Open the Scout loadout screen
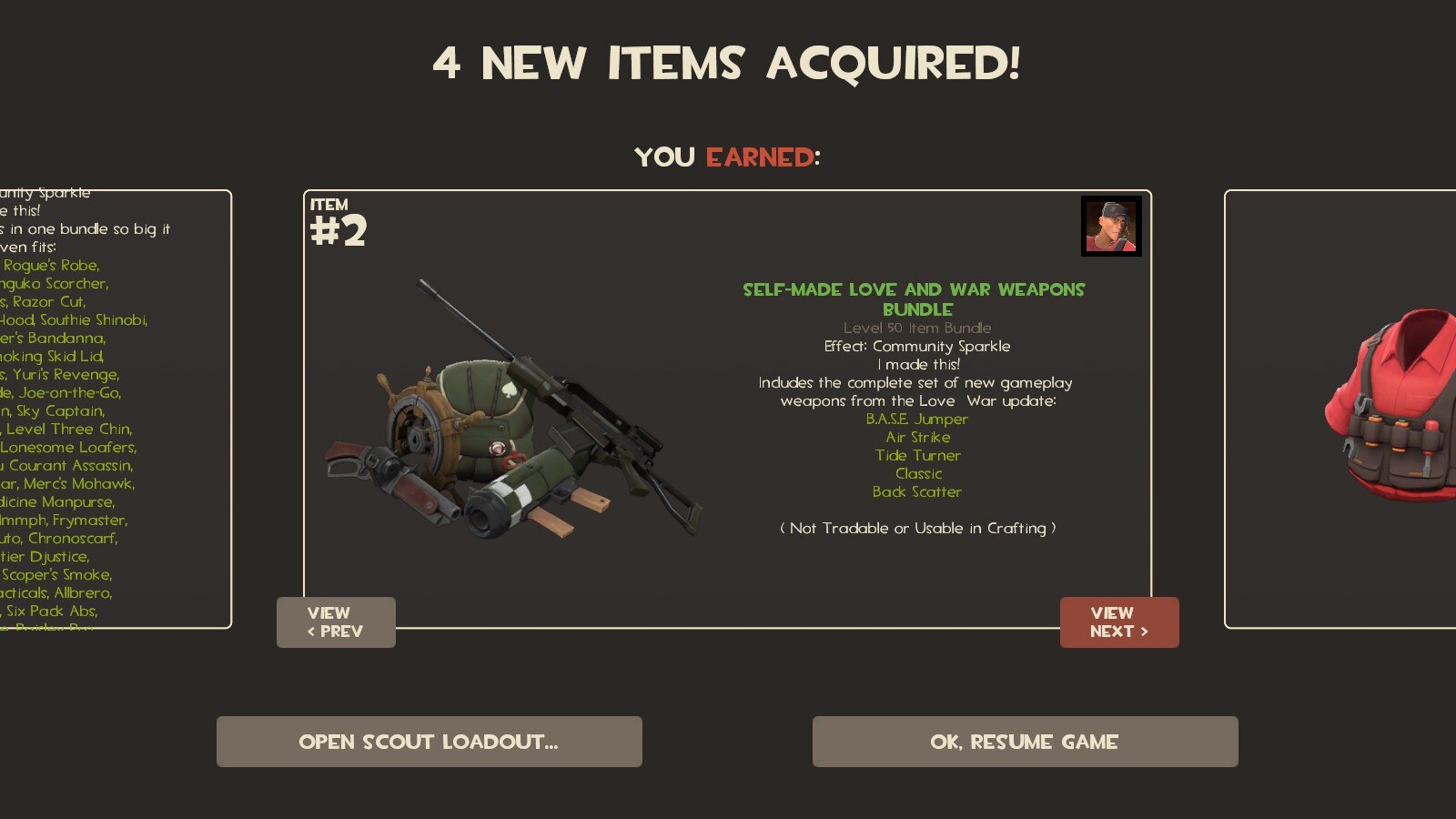 pyautogui.click(x=429, y=742)
